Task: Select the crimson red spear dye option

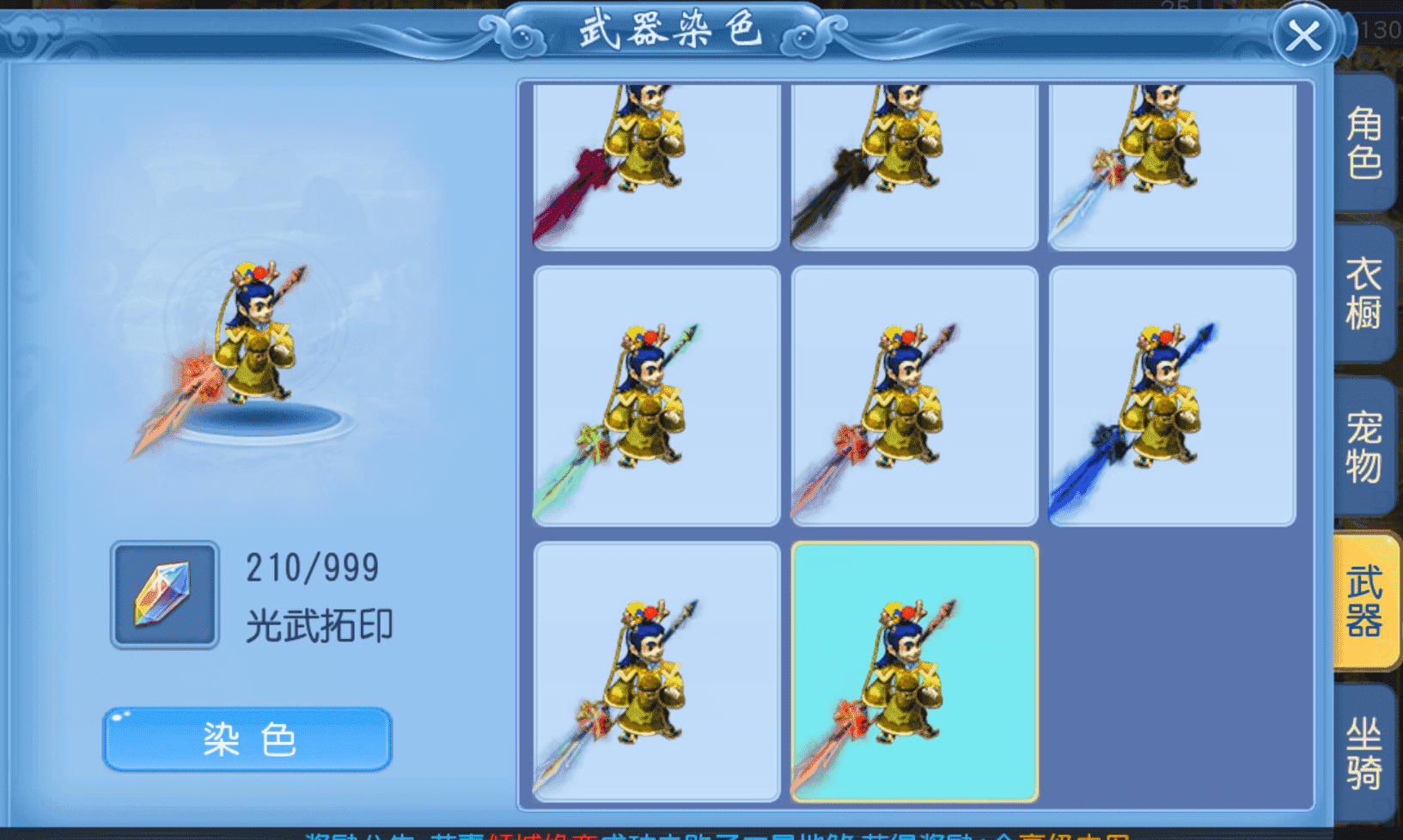Action: [657, 166]
